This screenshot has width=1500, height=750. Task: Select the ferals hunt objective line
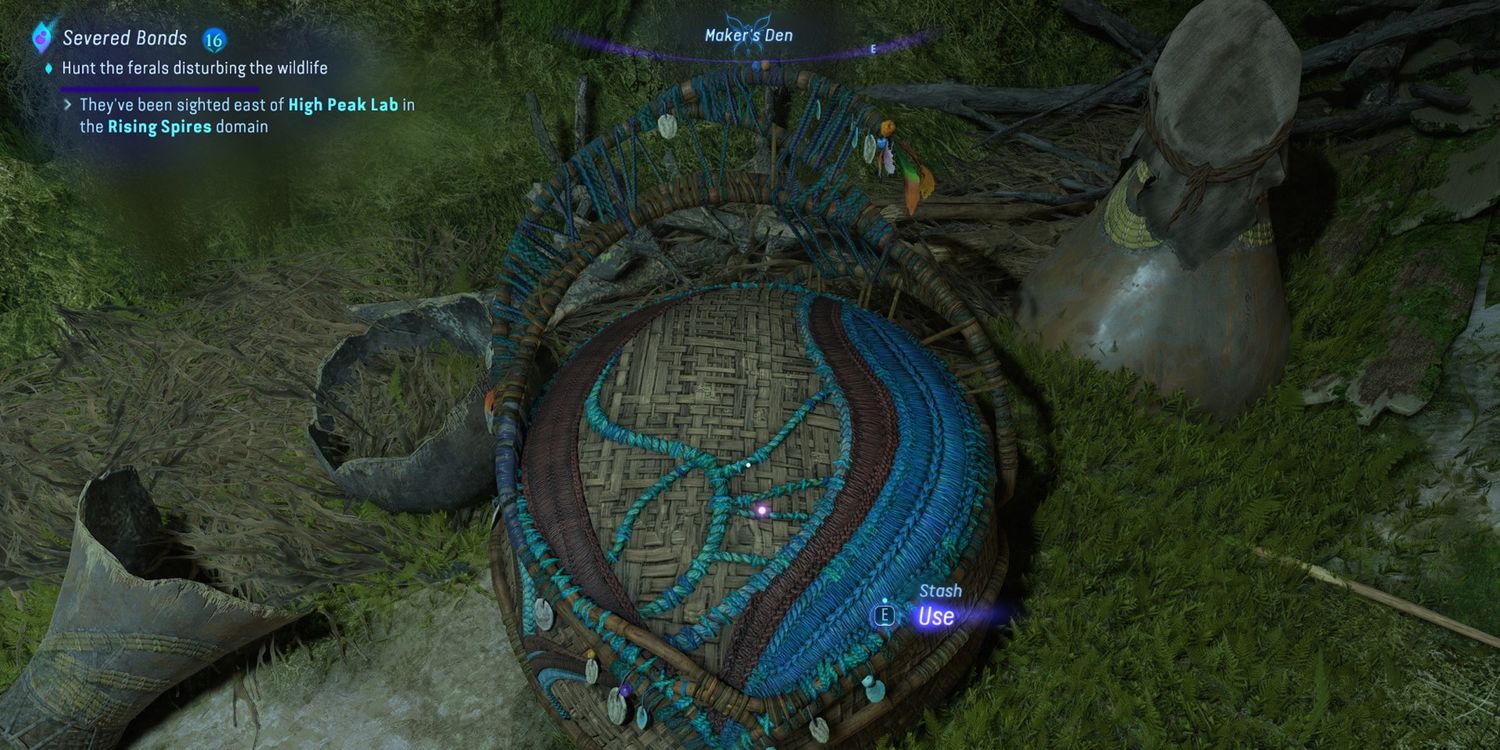(x=194, y=68)
